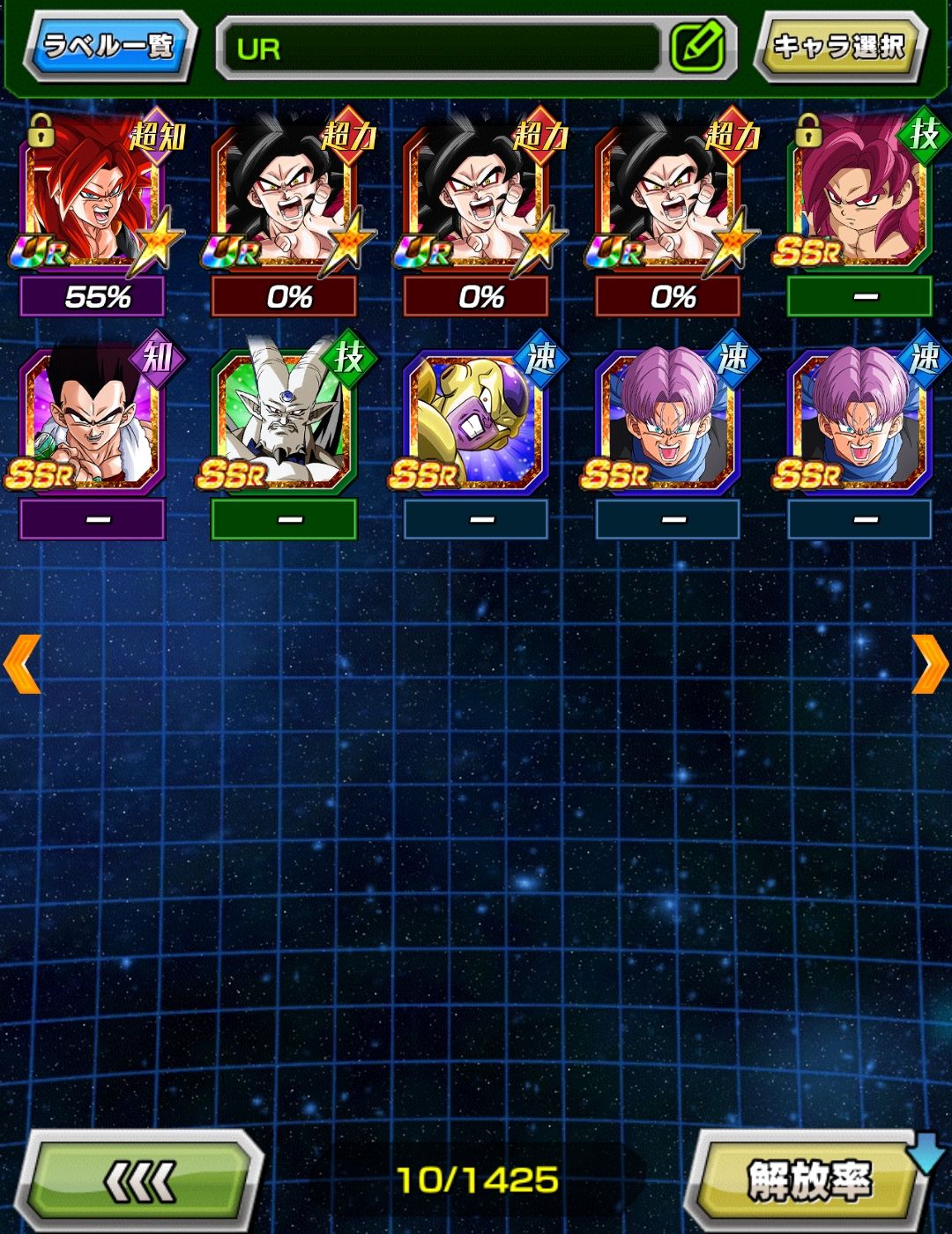Go back with the green triple-arrow button

(141, 1181)
